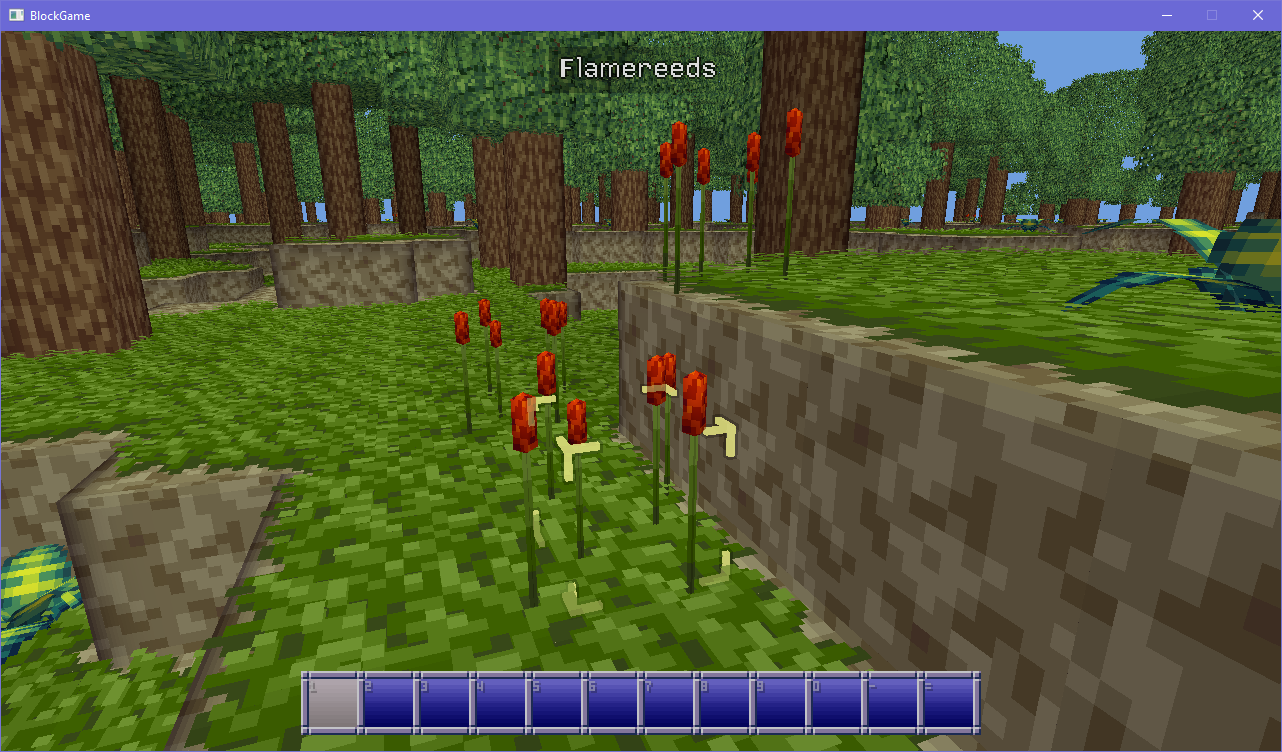Minimize the BlockGame window

tap(1166, 15)
